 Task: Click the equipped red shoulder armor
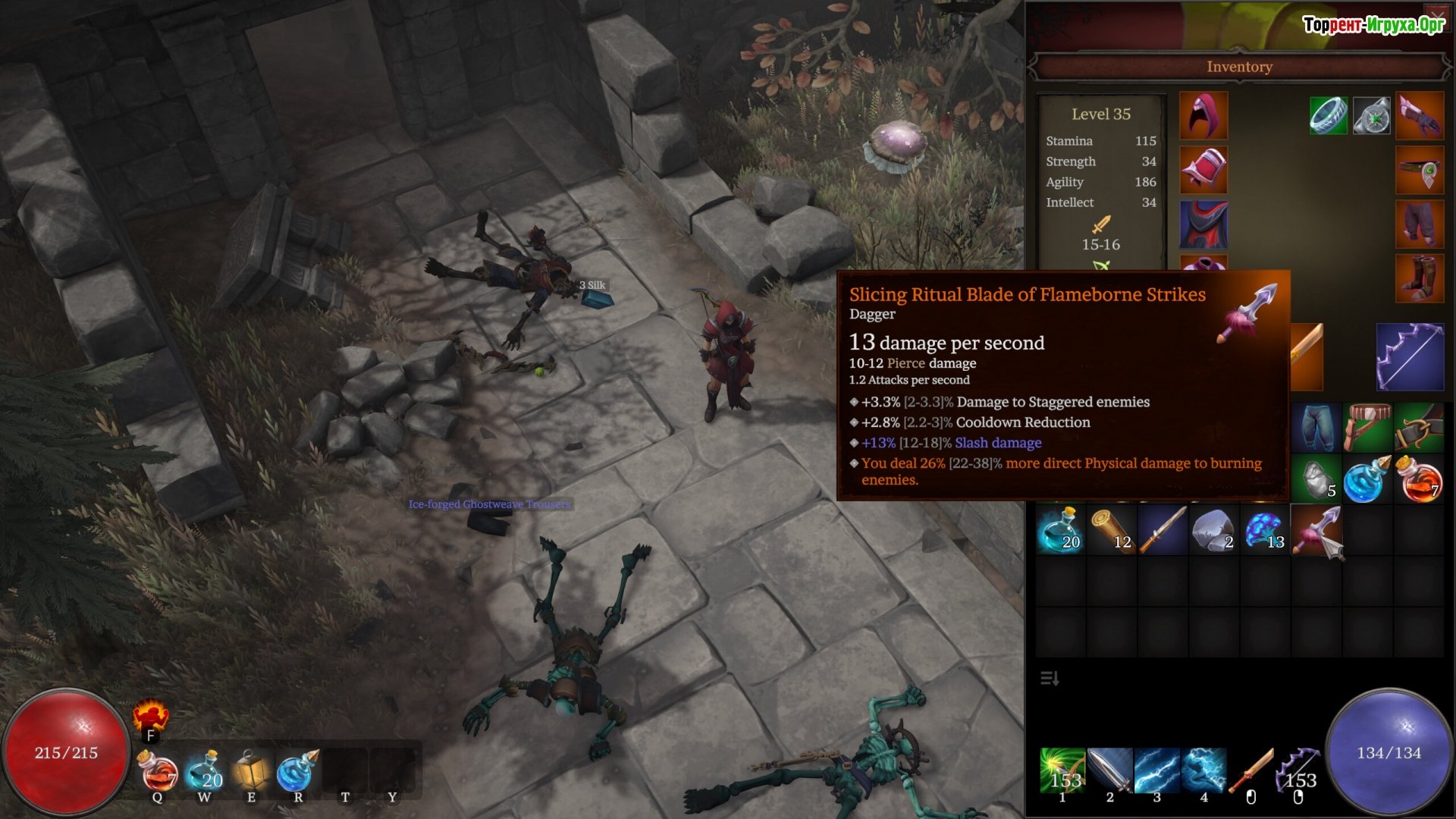[x=1203, y=170]
